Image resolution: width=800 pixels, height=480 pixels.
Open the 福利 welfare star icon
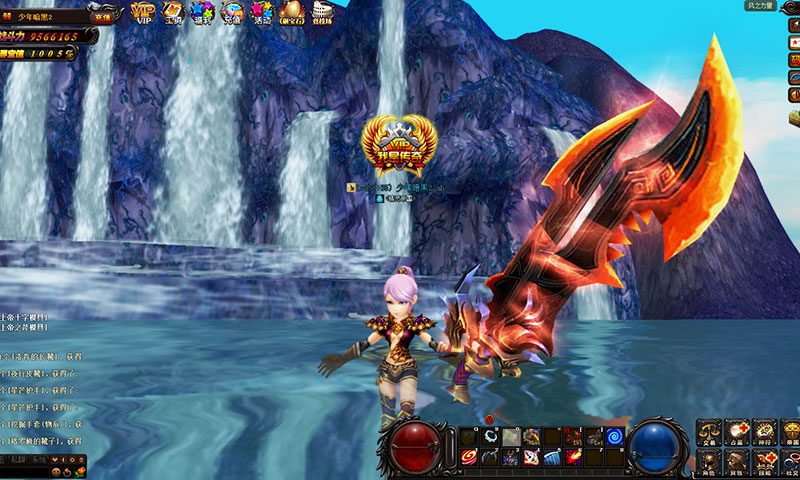point(203,12)
